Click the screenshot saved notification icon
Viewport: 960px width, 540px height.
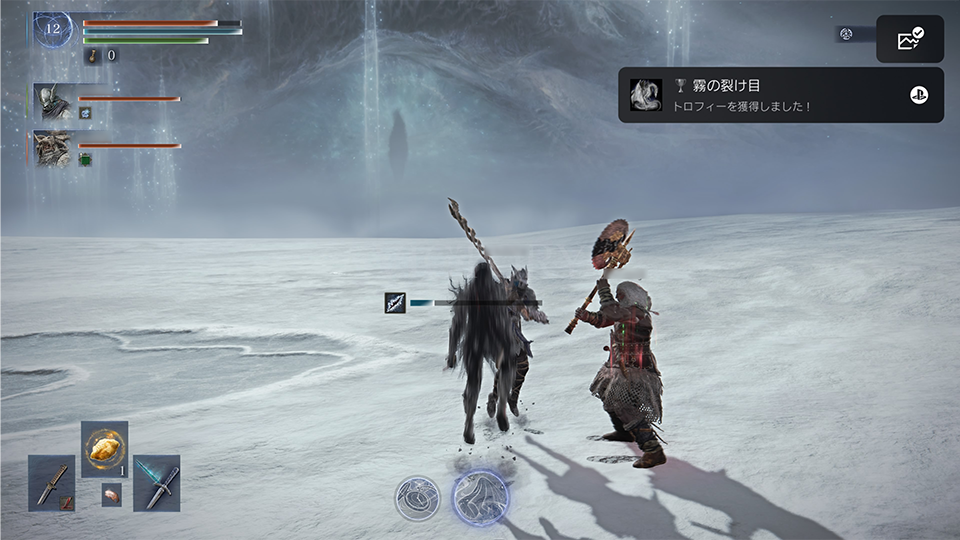pos(910,39)
